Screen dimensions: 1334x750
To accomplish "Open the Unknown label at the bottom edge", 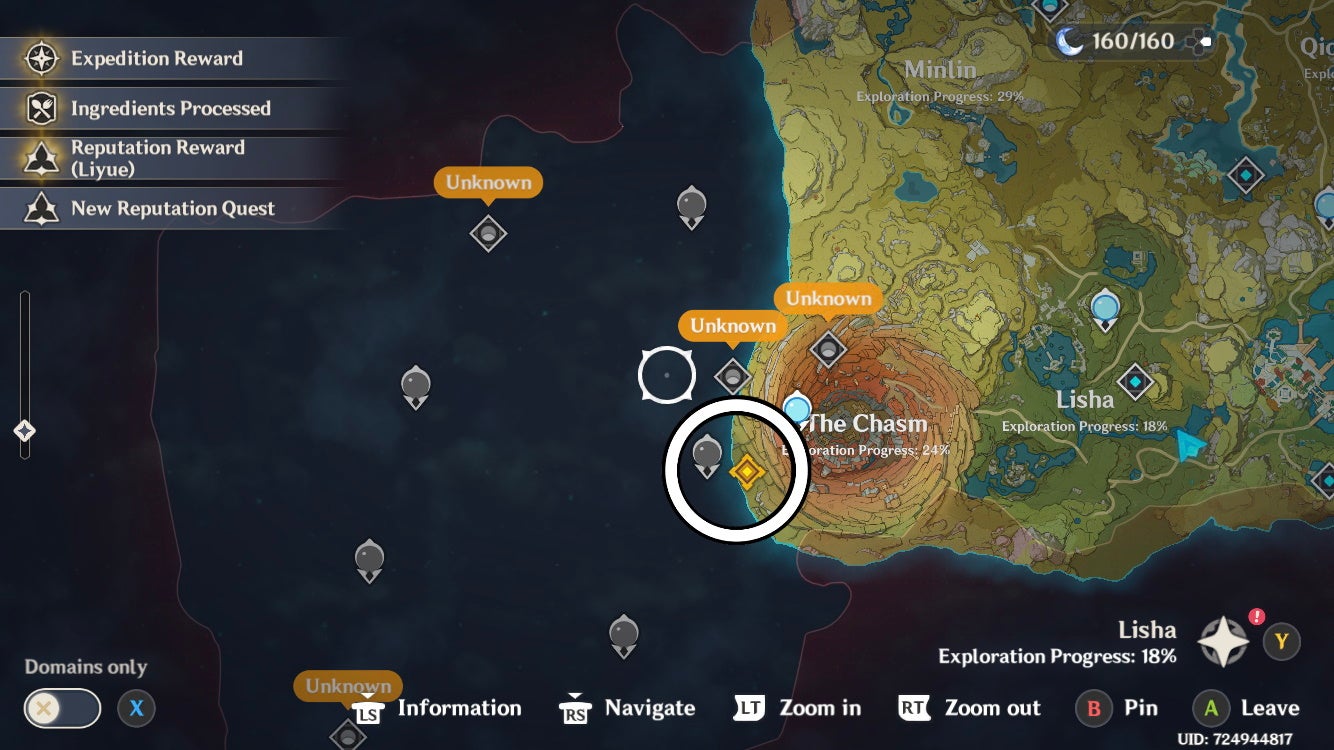I will (346, 686).
